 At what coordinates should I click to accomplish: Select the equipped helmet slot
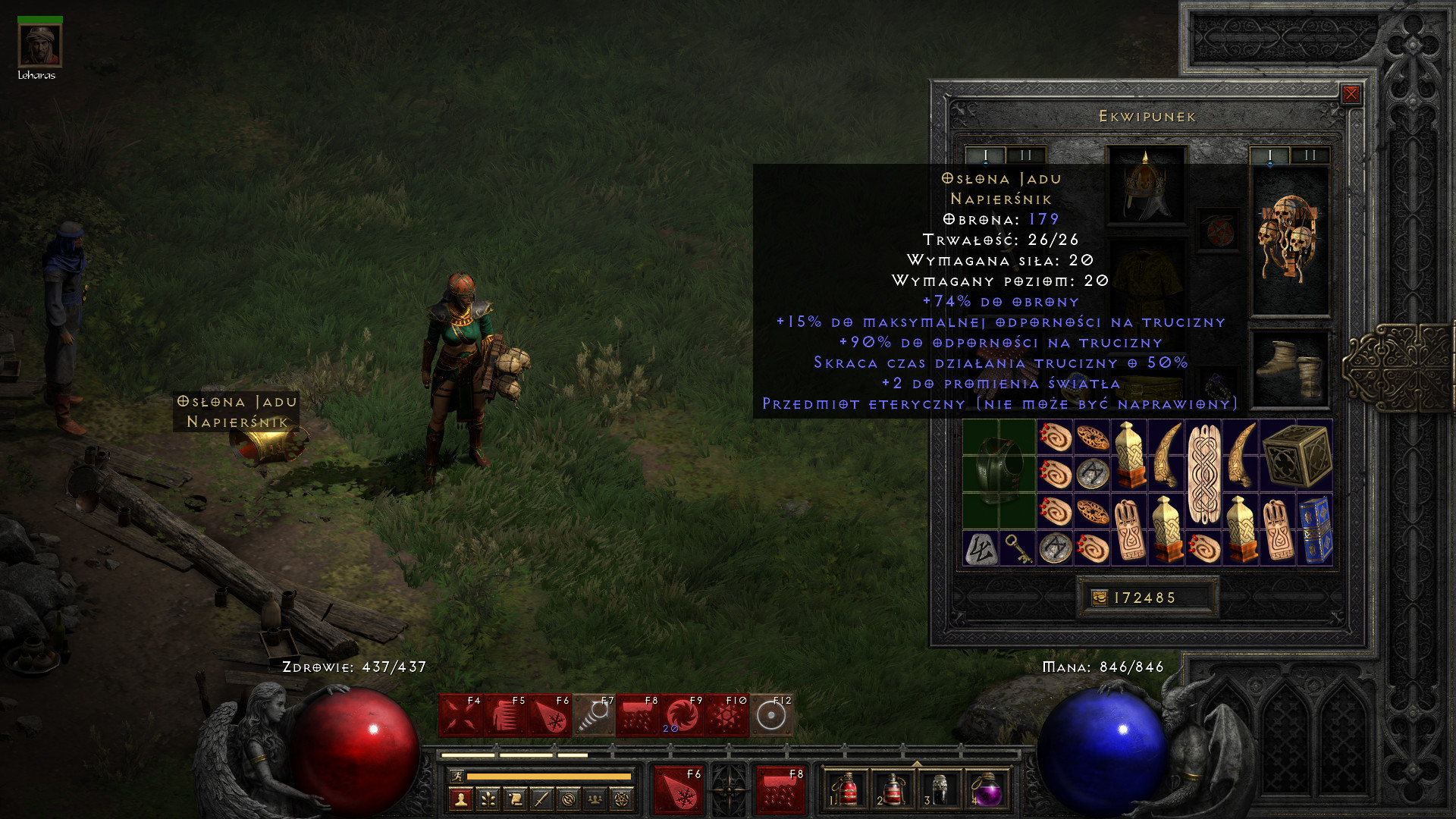point(1146,186)
